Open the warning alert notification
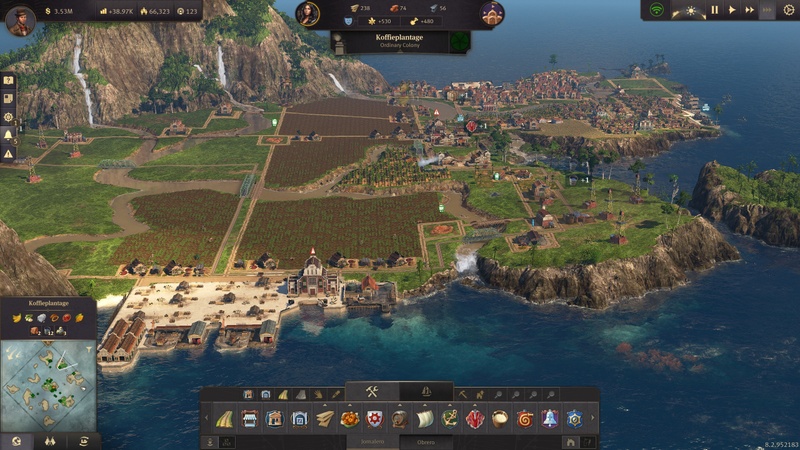This screenshot has width=800, height=450. tap(8, 153)
